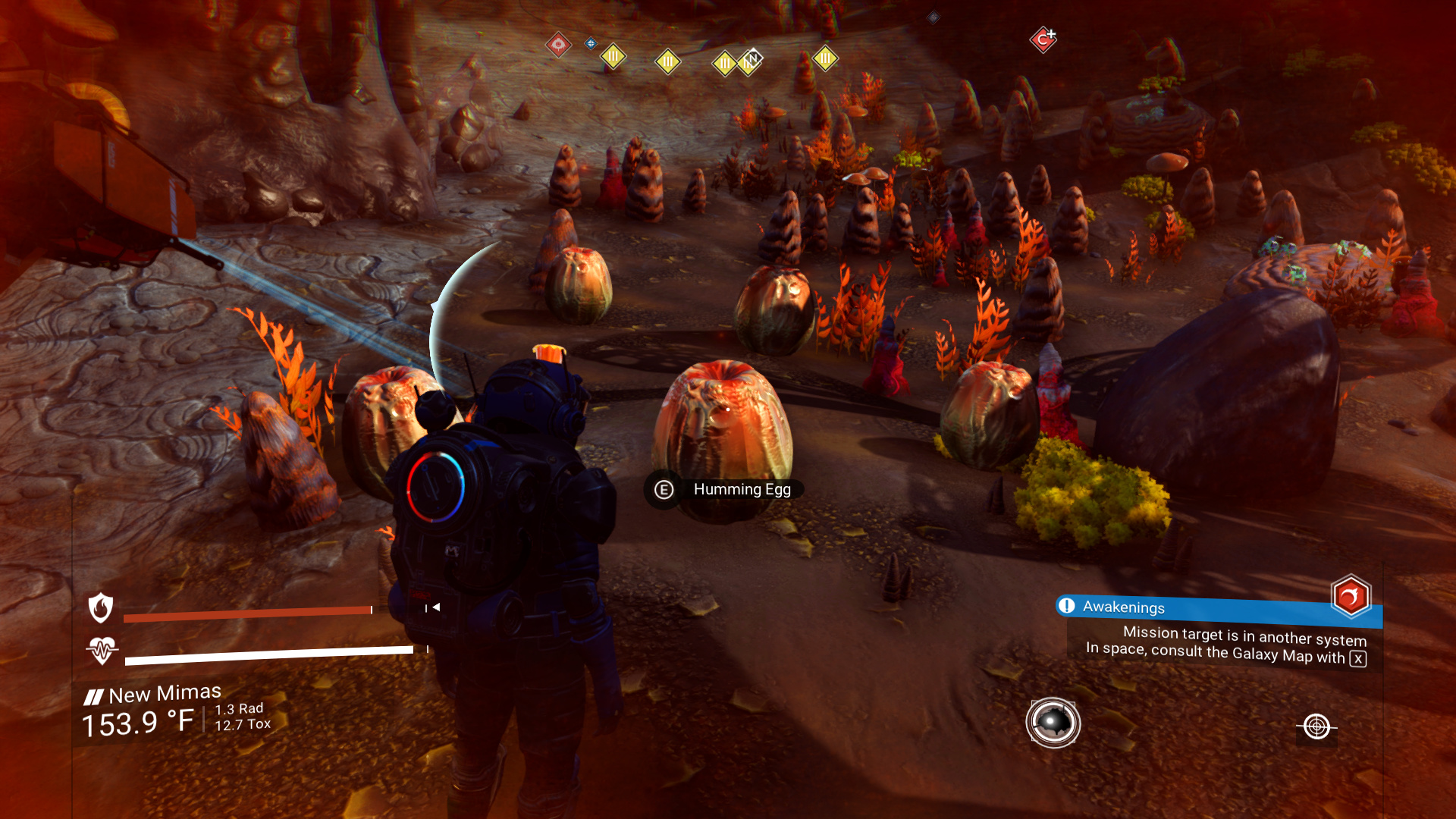Click the white crosshair target icon
This screenshot has height=819, width=1456.
pyautogui.click(x=1316, y=726)
